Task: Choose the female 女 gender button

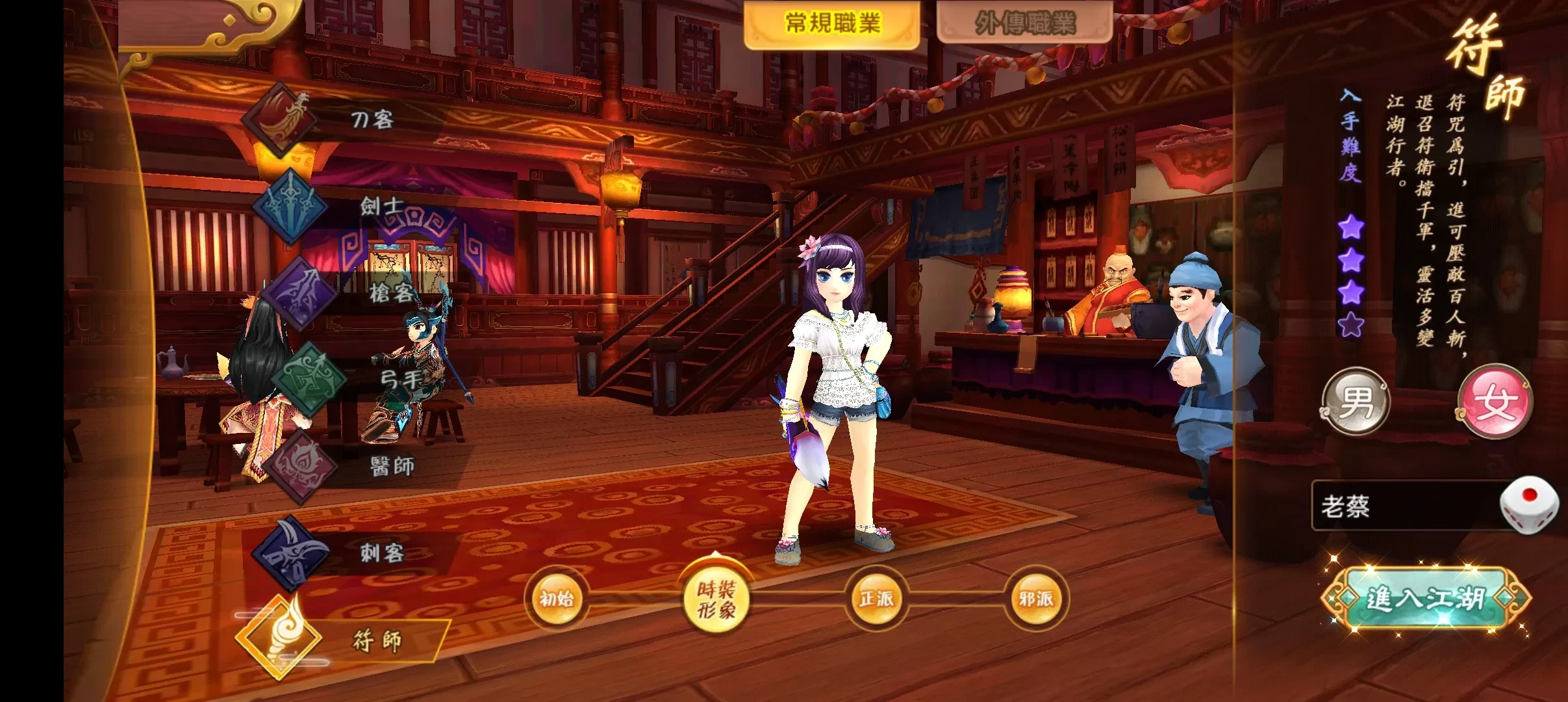Action: point(1495,401)
